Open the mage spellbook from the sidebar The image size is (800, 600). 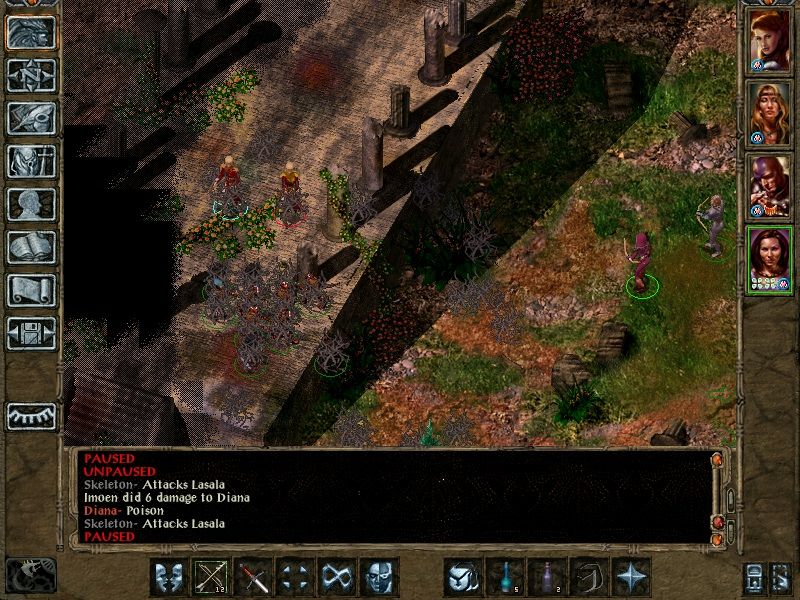click(31, 247)
